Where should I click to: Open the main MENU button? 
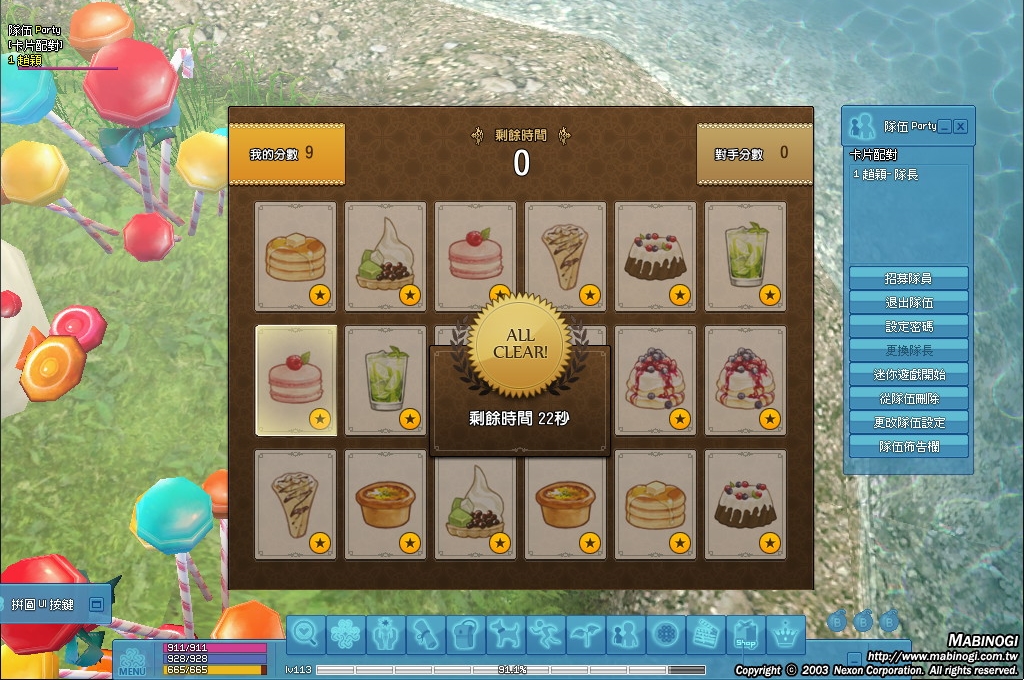[132, 661]
